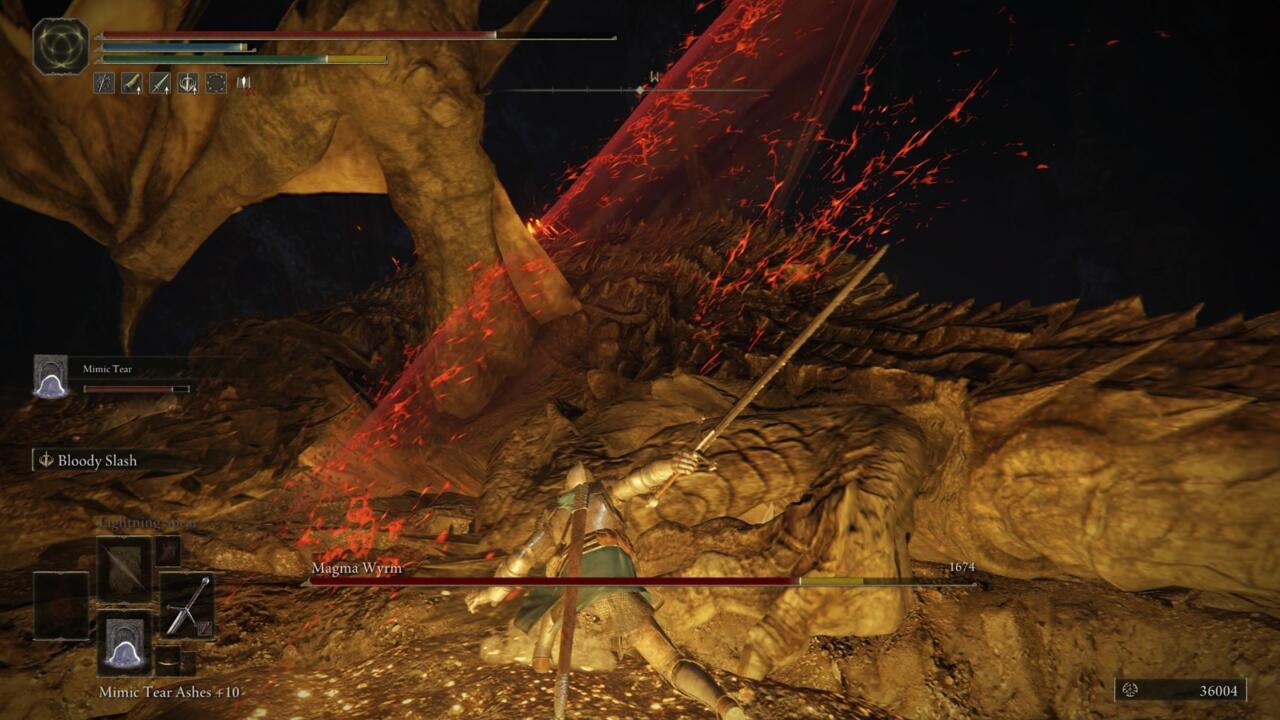1280x720 pixels.
Task: Select the Lightning Spear spell slot
Action: point(123,568)
